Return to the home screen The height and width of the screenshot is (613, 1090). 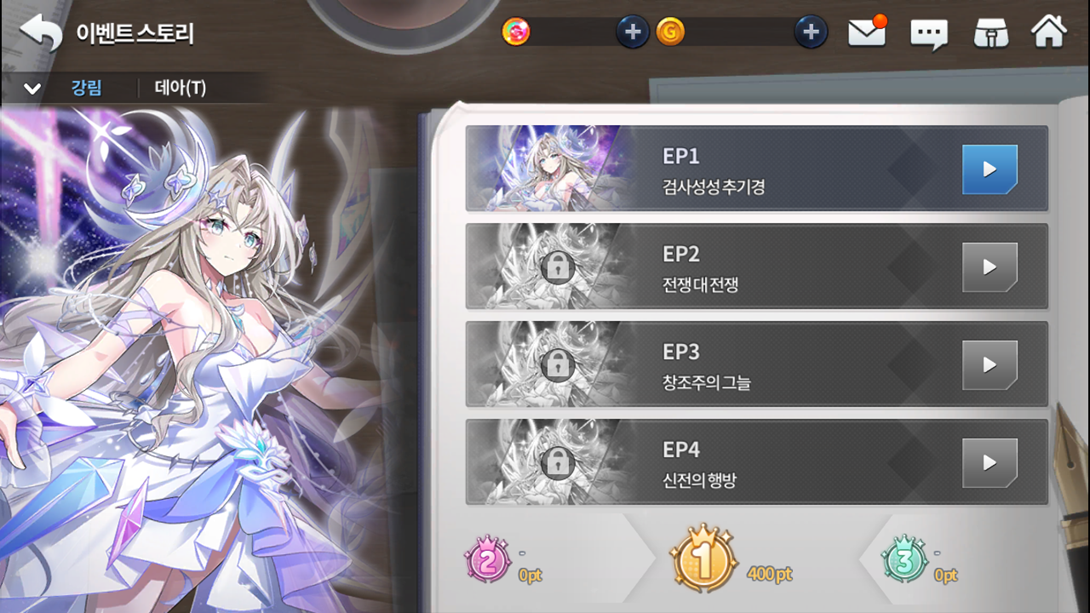point(1049,32)
